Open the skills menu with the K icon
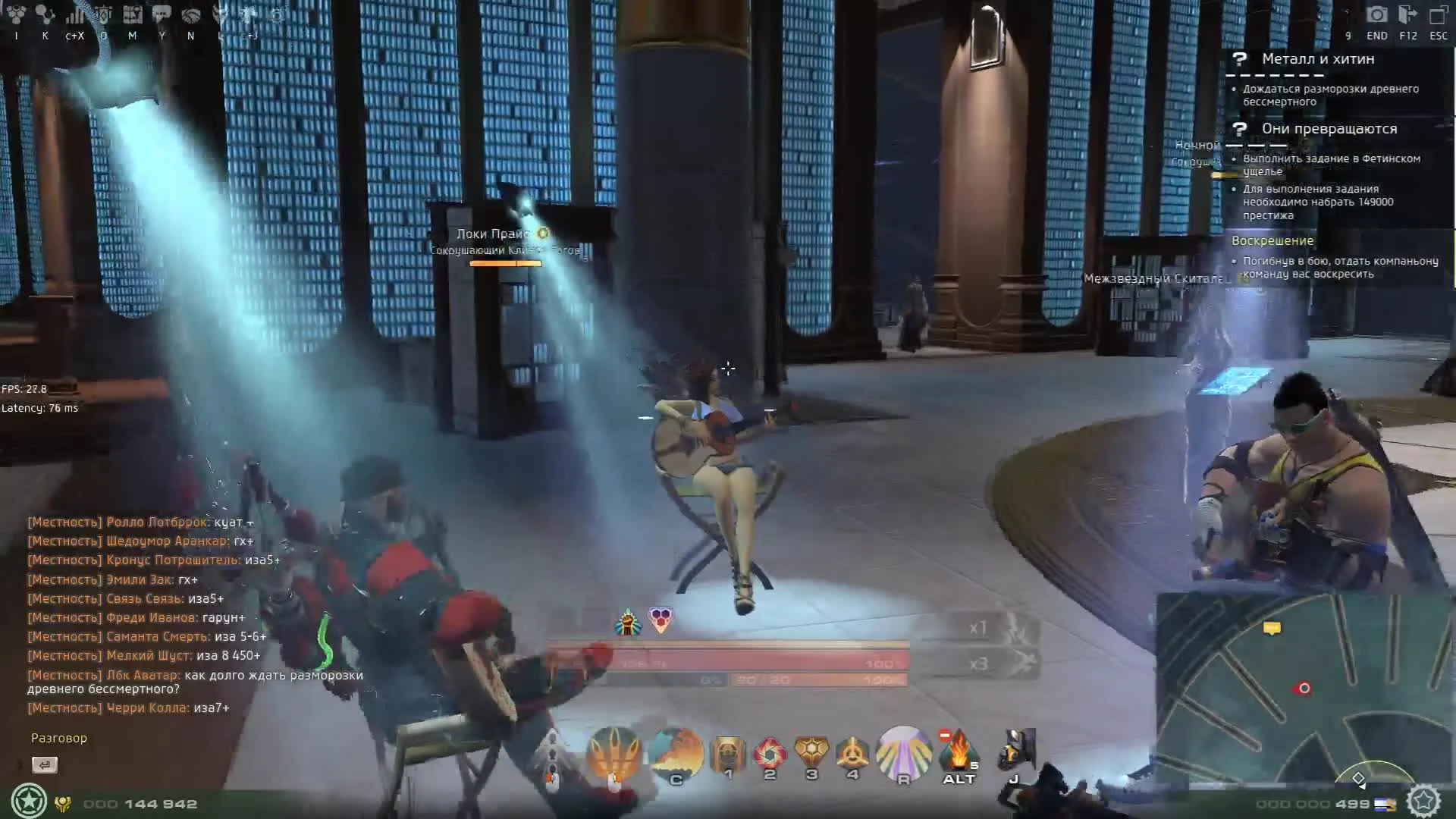This screenshot has height=819, width=1456. point(44,15)
